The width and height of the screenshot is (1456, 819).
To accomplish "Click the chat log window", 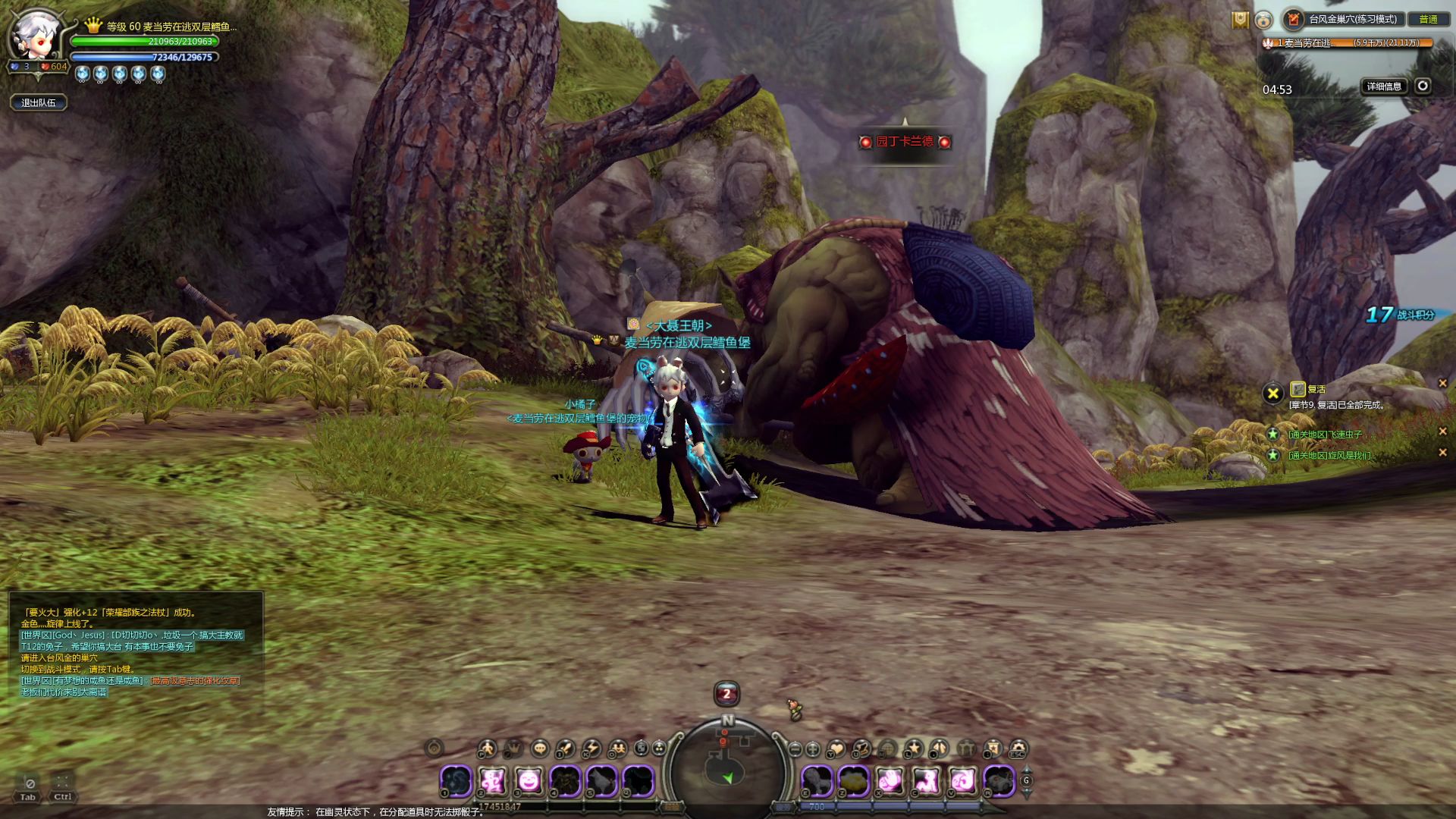I will coord(136,652).
